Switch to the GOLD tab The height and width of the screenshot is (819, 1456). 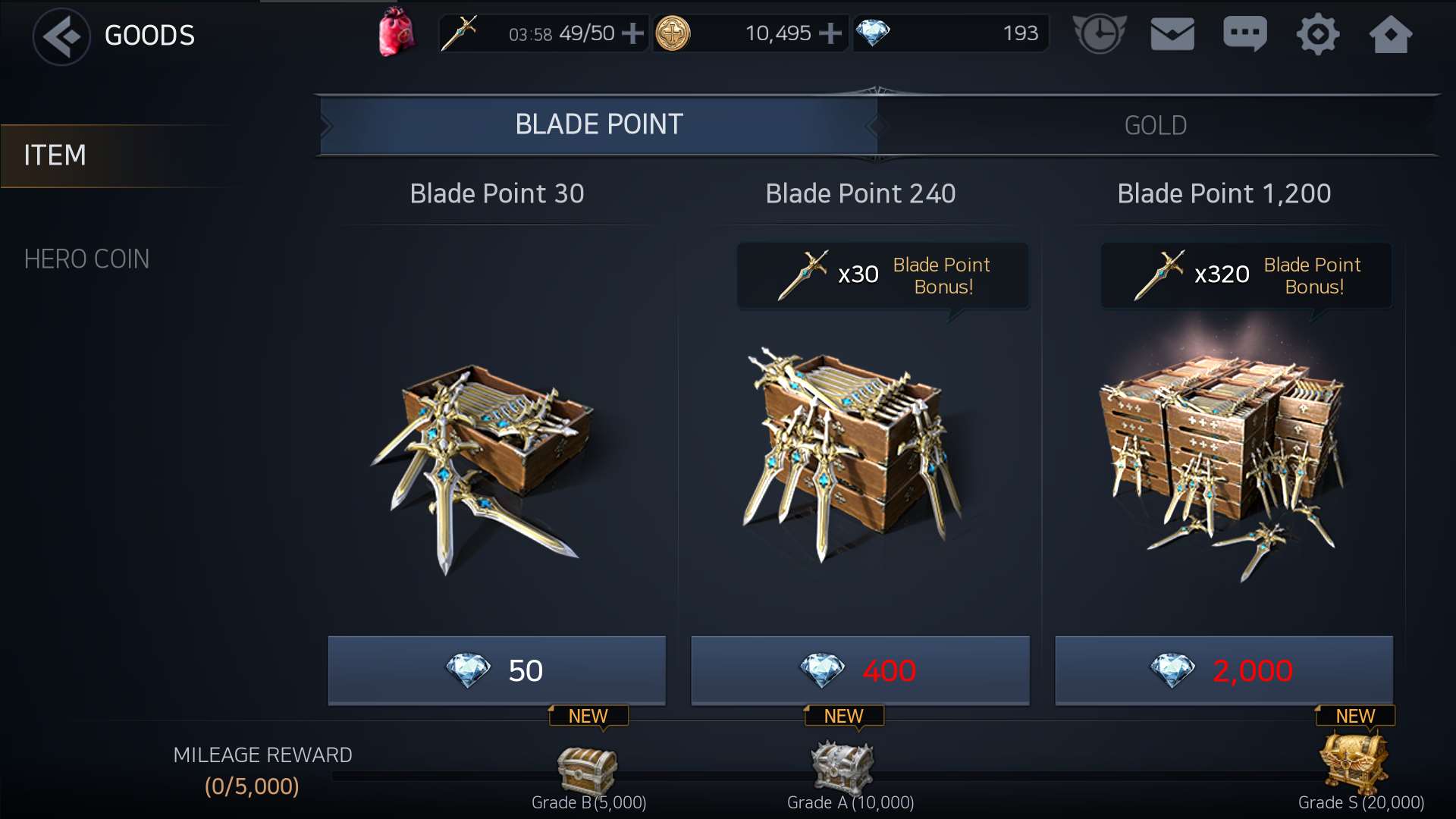pos(1155,125)
